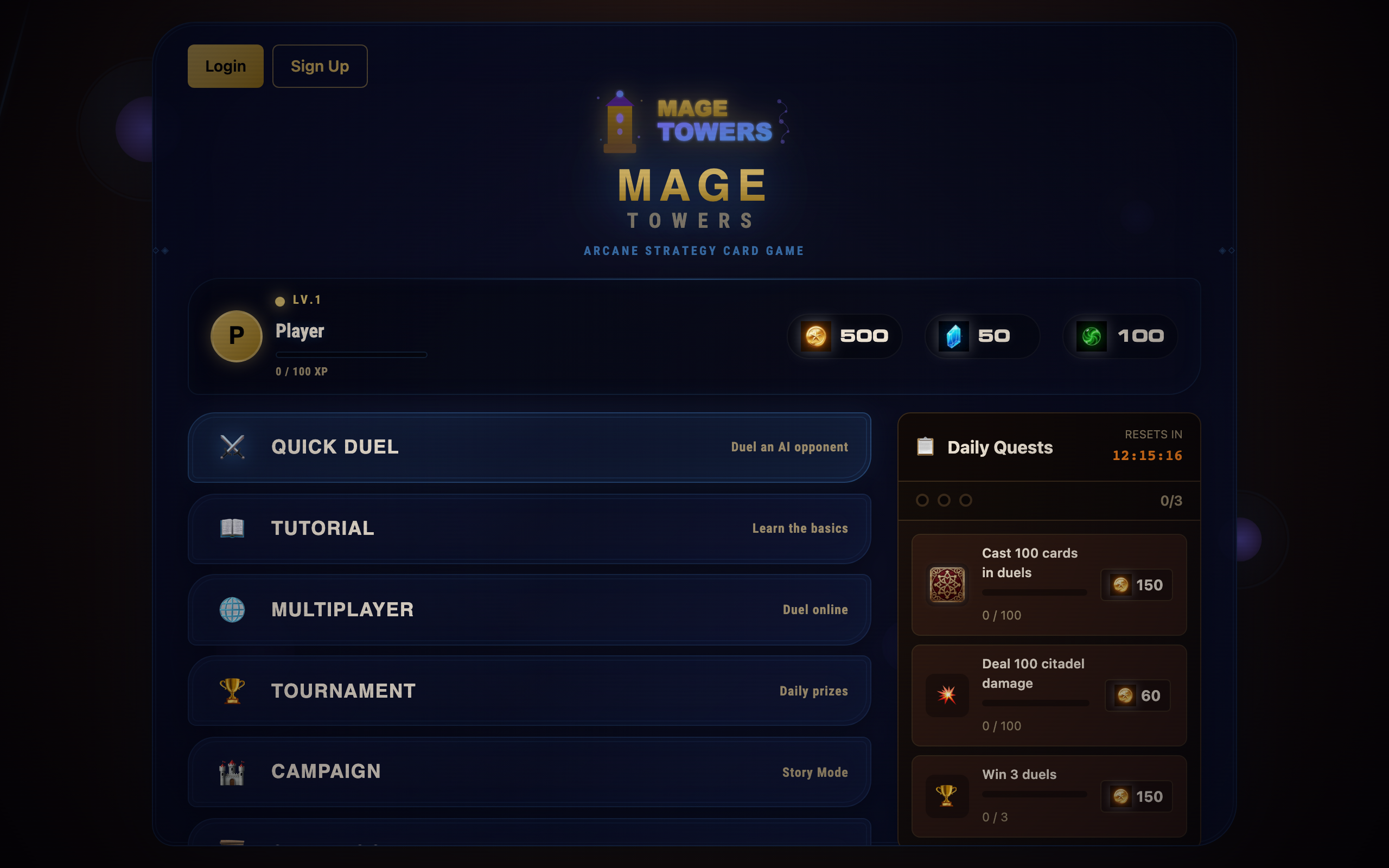The width and height of the screenshot is (1389, 868).
Task: Click the globe Multiplayer icon
Action: pos(232,610)
